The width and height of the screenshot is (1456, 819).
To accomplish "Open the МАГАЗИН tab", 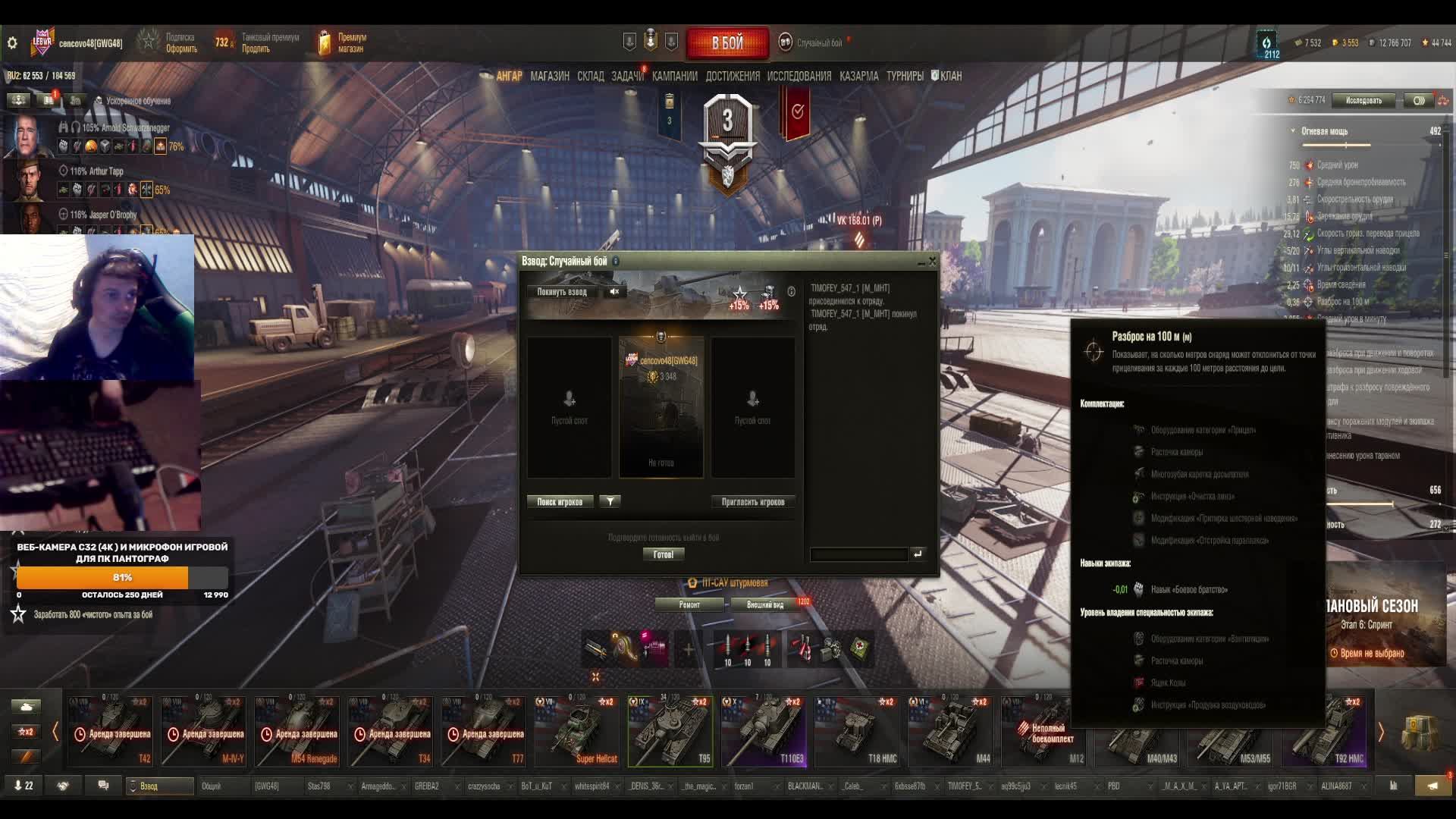I will [x=550, y=76].
